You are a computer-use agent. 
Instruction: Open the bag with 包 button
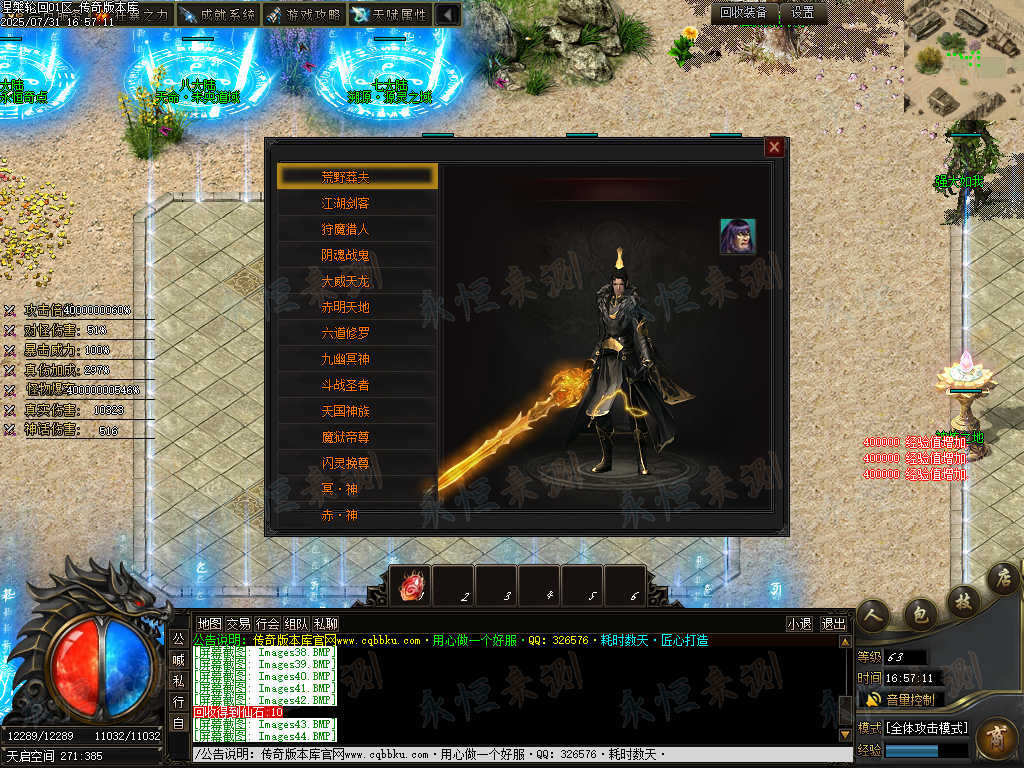(x=920, y=613)
